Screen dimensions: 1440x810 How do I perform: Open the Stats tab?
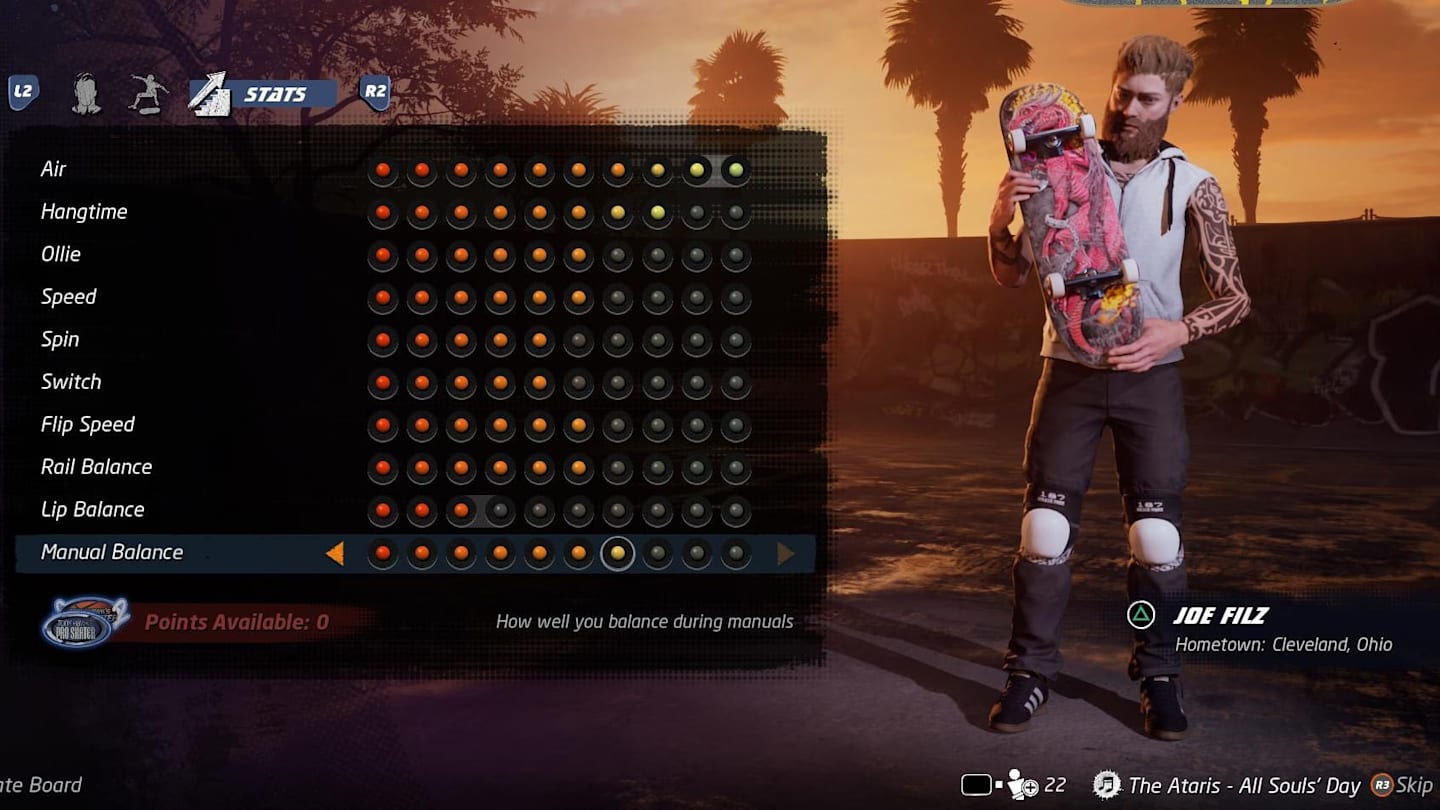click(x=262, y=94)
